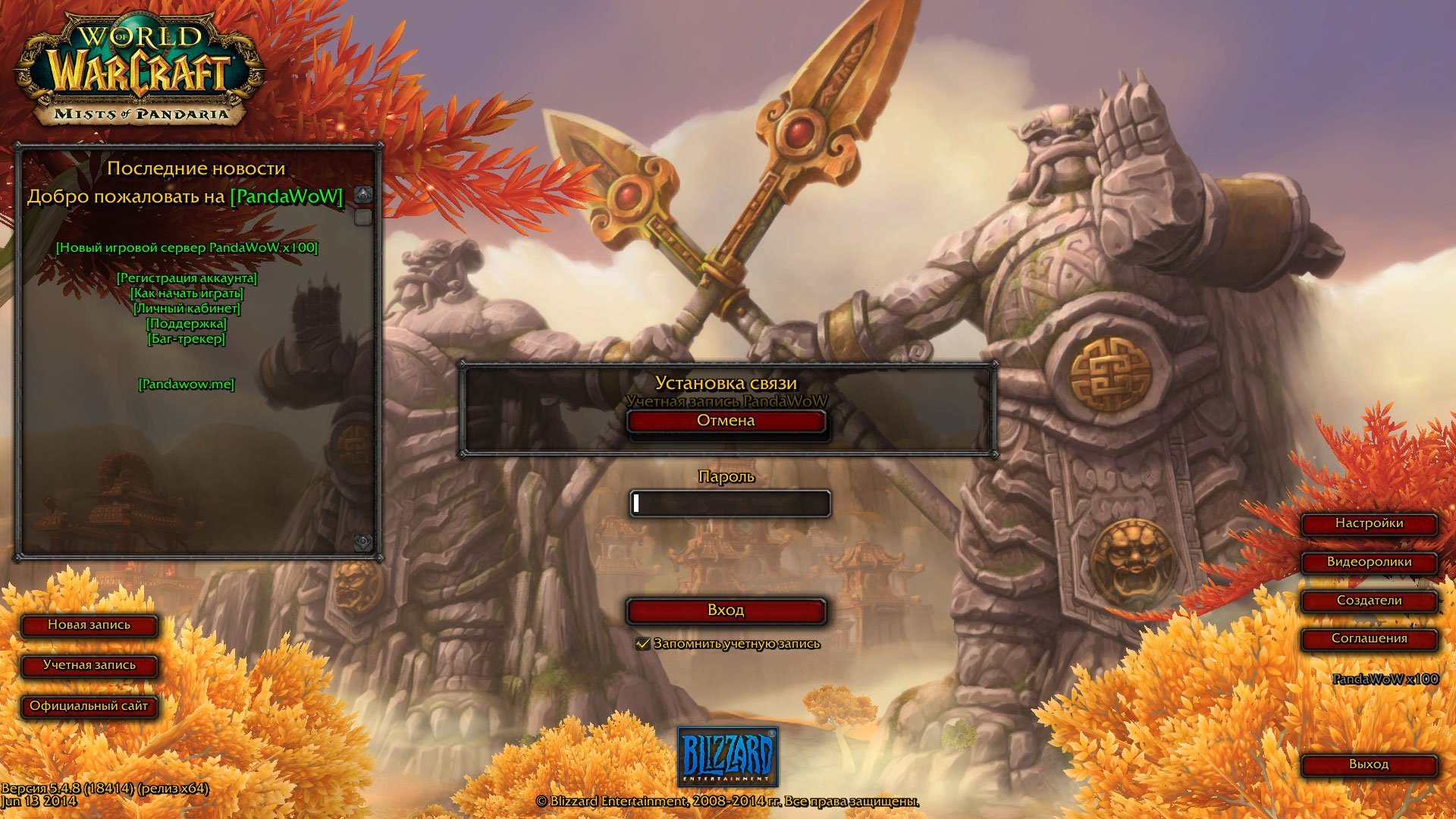This screenshot has width=1456, height=819.
Task: Create account via Новая запись button
Action: pos(89,625)
